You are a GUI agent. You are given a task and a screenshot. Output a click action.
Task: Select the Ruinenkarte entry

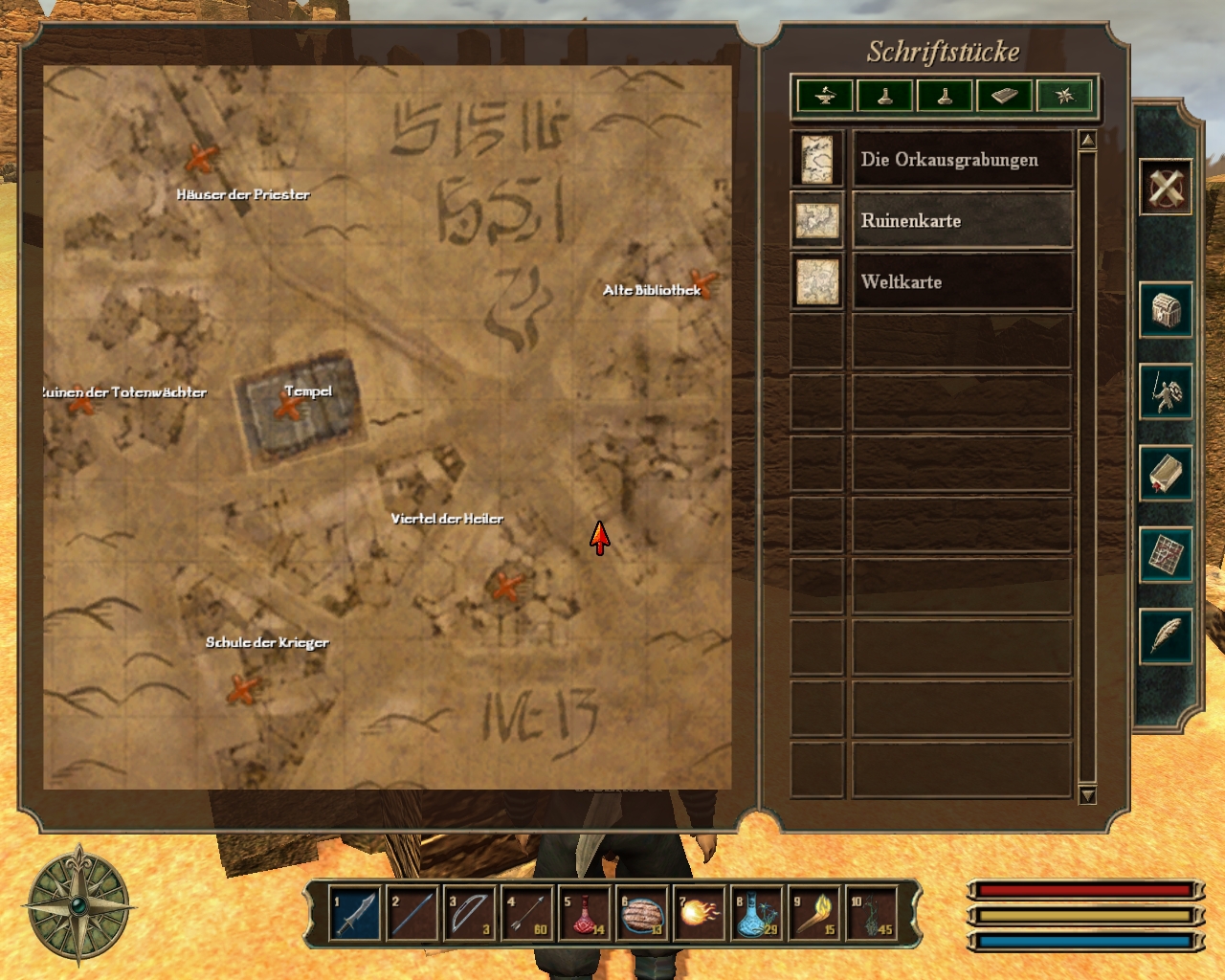(961, 221)
